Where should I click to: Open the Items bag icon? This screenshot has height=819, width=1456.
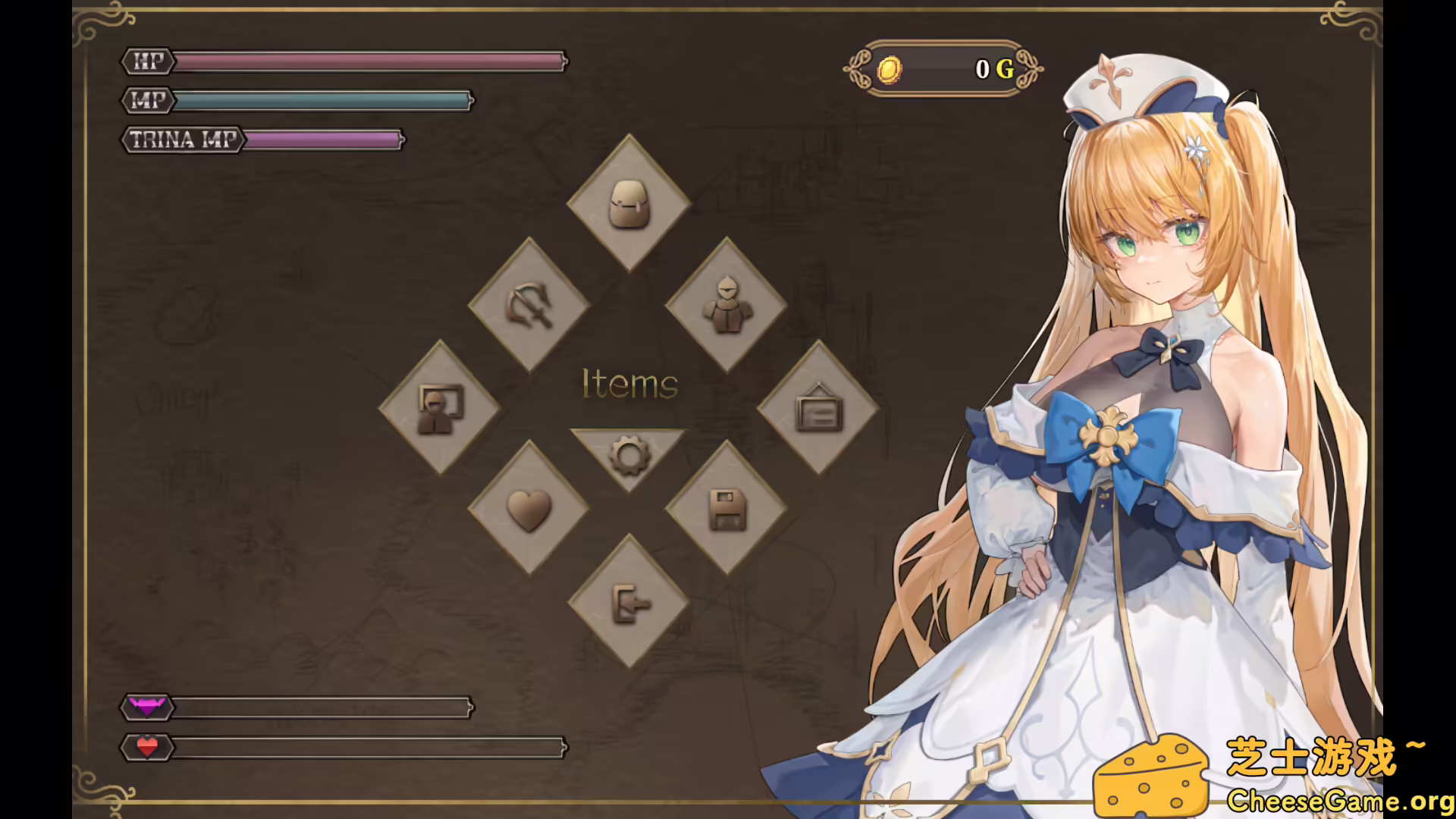628,203
